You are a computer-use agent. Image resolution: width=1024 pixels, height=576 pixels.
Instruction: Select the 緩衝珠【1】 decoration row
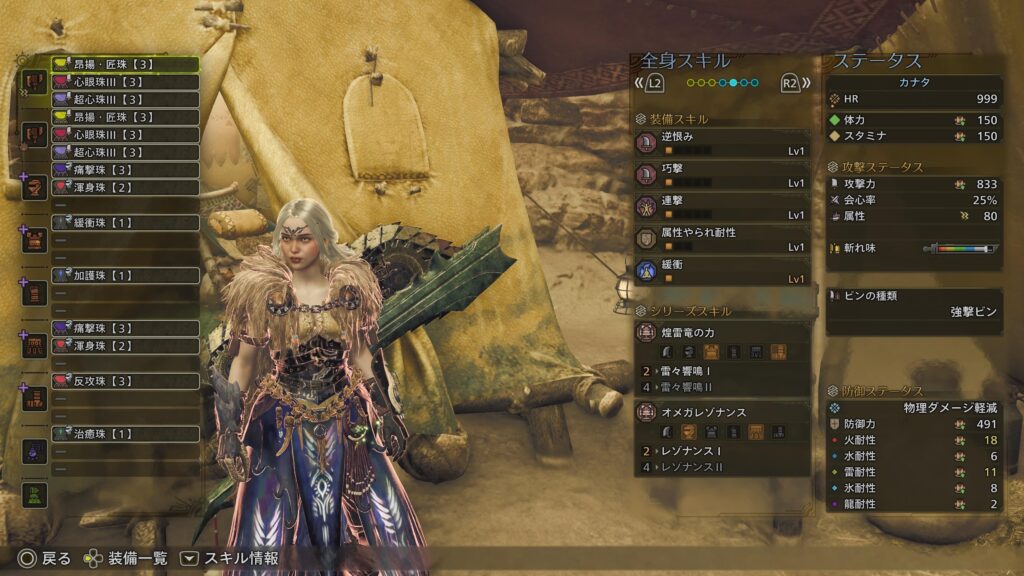click(x=125, y=222)
